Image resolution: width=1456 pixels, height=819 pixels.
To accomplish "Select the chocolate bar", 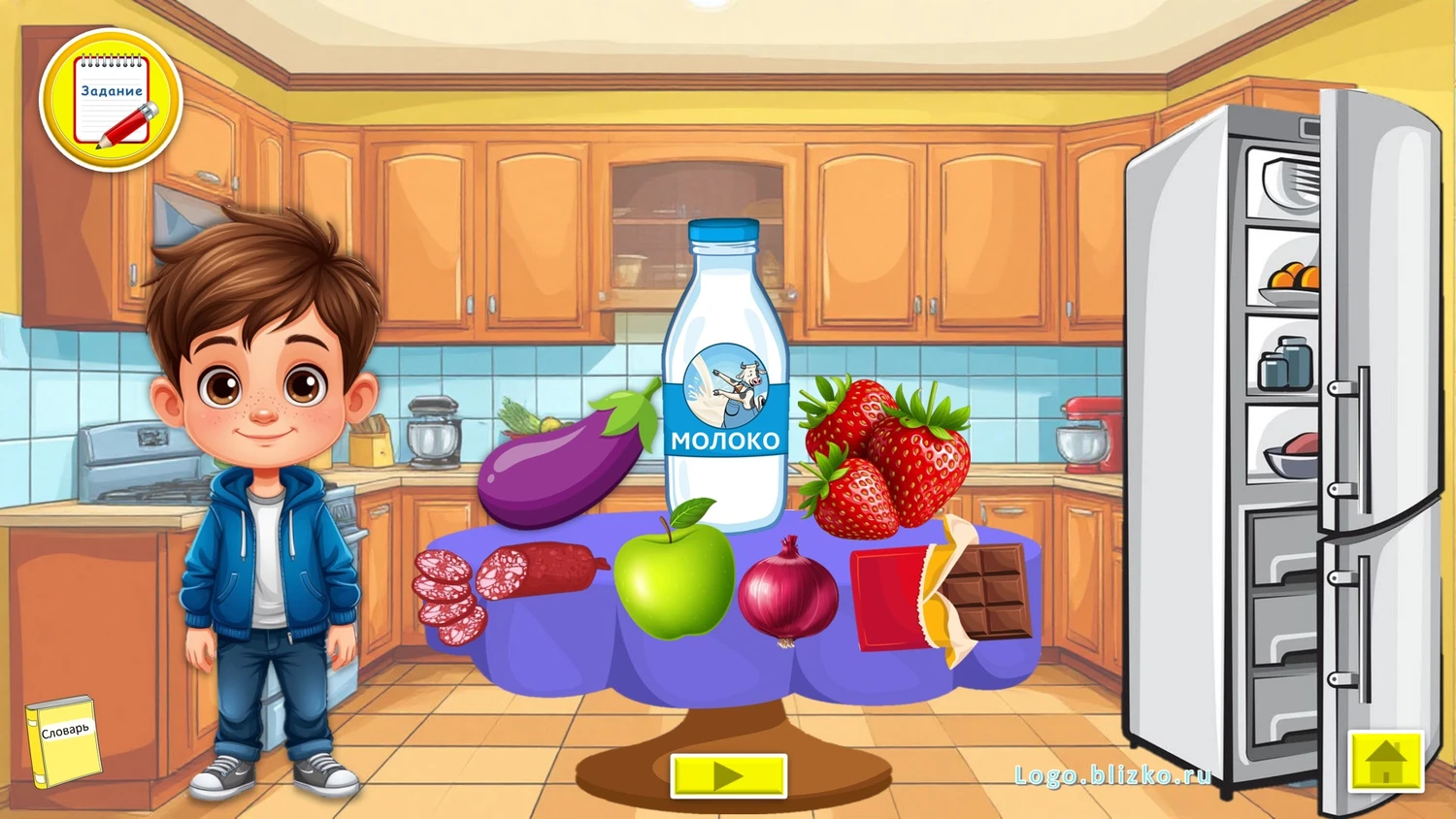I will (x=942, y=592).
